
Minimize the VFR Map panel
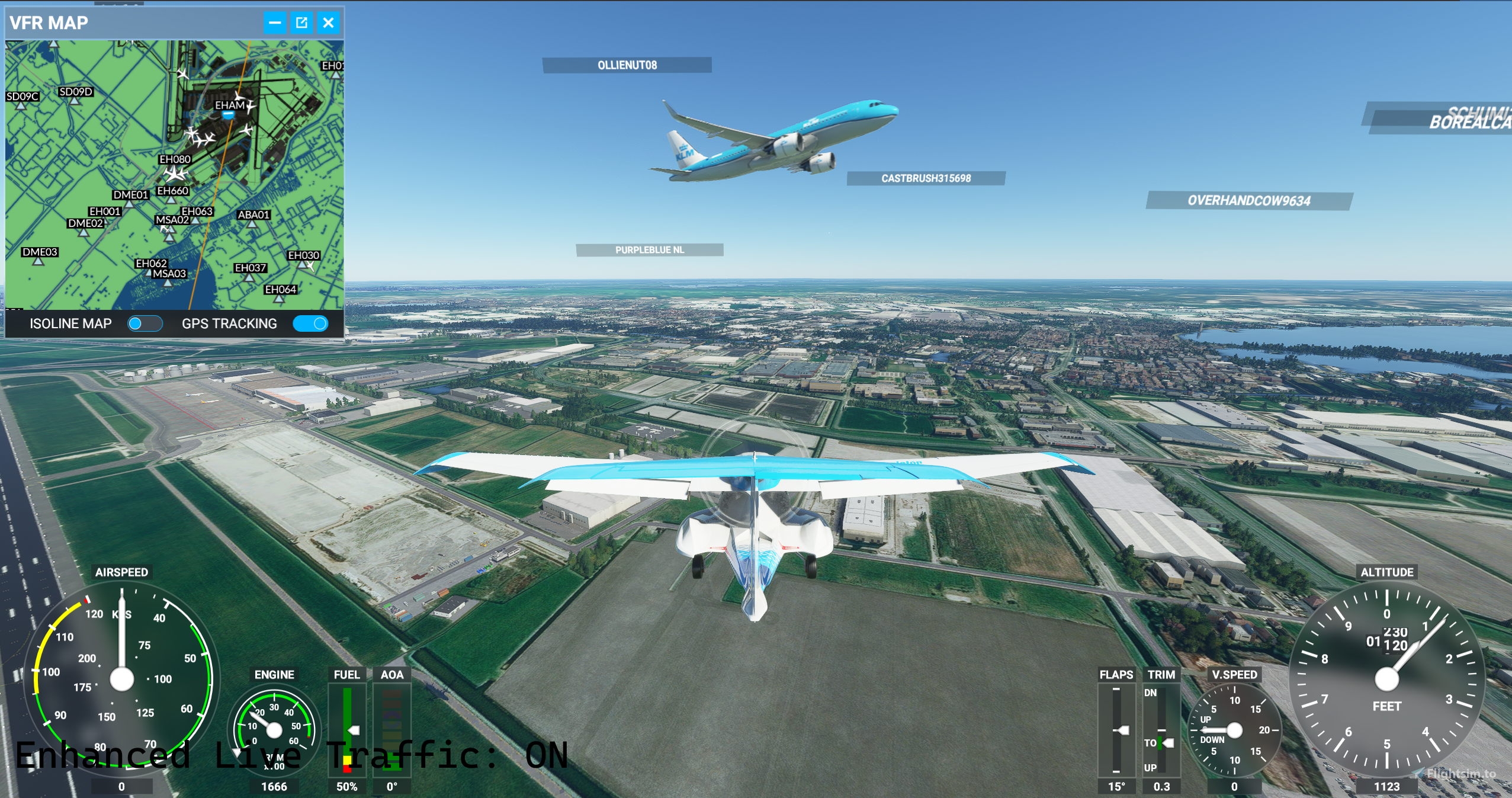click(275, 23)
